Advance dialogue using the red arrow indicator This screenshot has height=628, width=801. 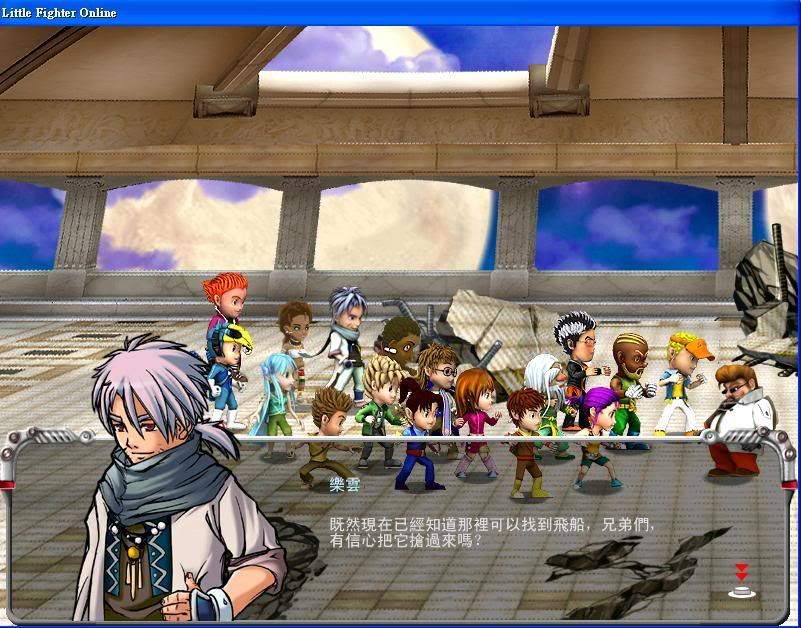click(x=741, y=580)
